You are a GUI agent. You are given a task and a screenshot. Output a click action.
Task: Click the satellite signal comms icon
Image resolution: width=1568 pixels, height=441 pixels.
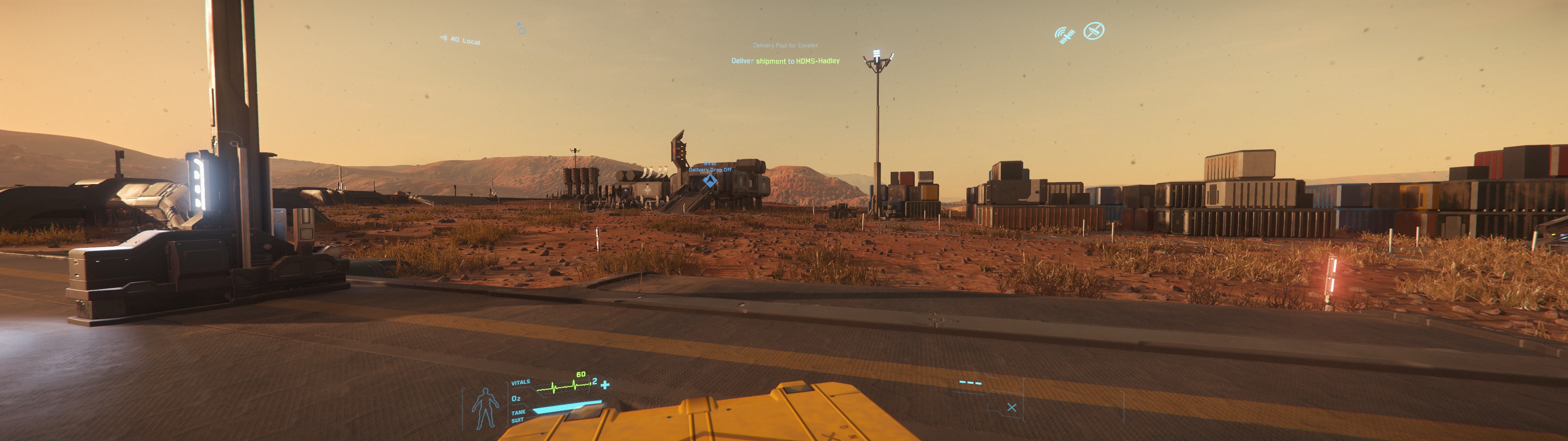tap(1064, 35)
